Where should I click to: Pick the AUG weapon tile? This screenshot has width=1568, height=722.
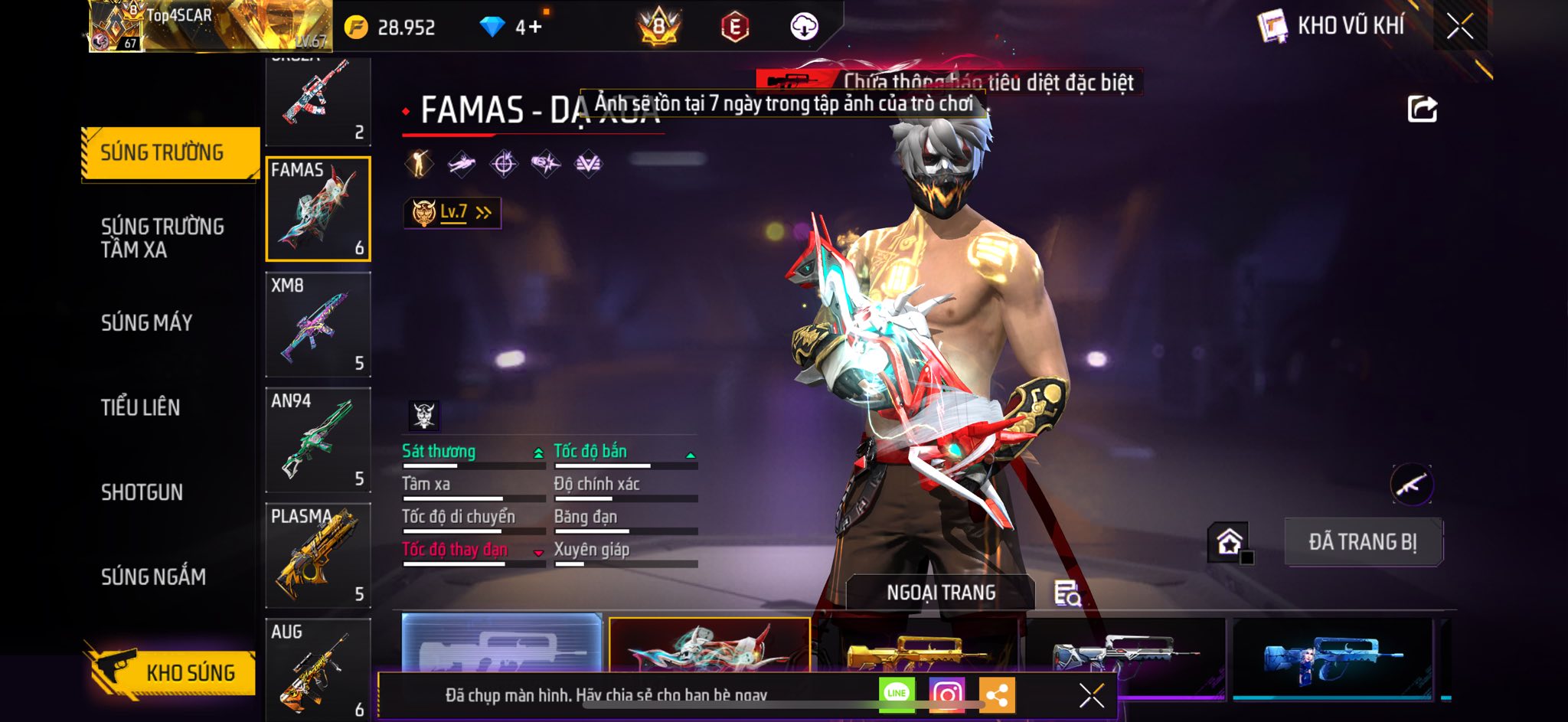pos(318,668)
